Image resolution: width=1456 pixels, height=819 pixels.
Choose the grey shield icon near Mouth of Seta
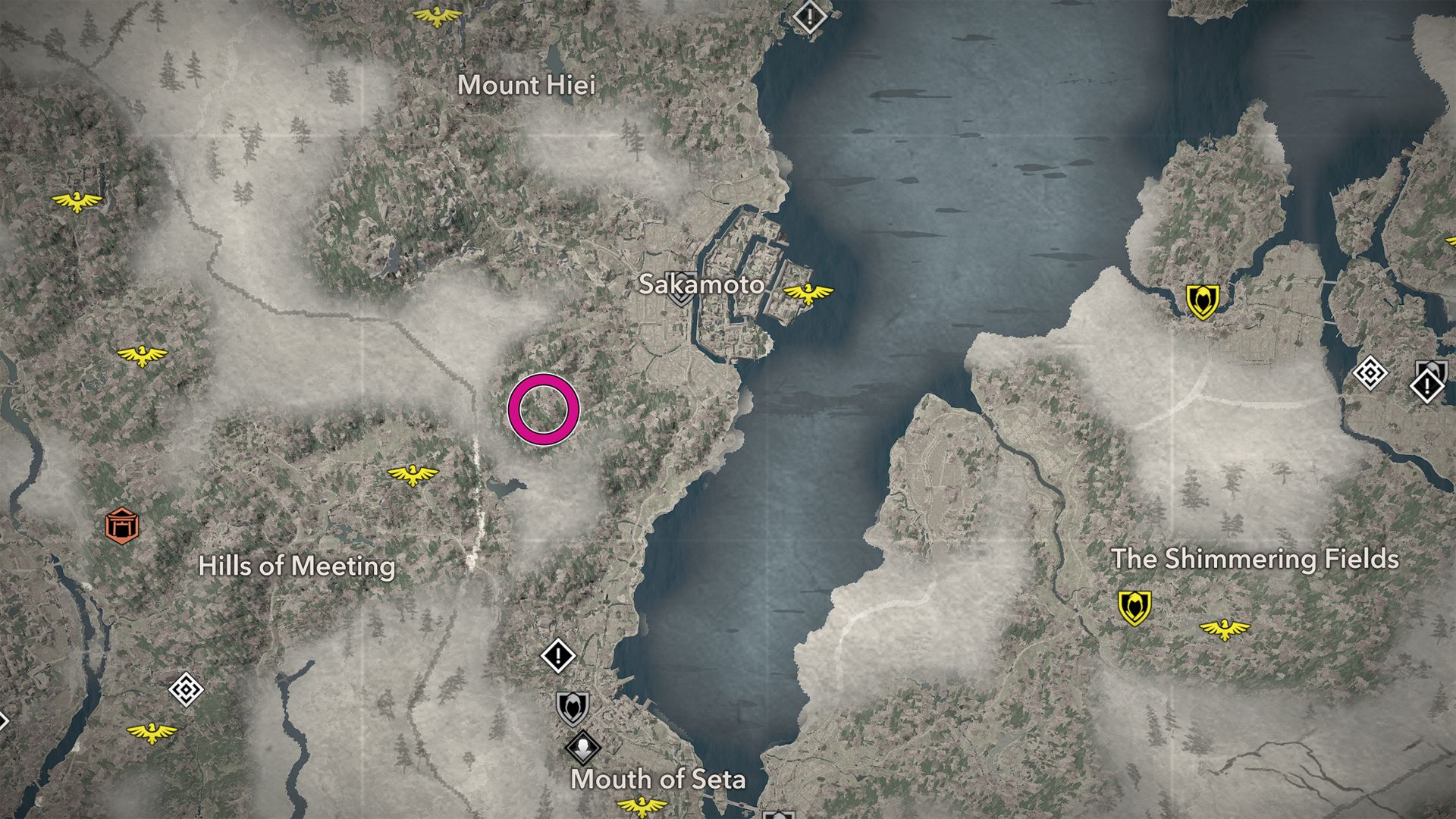coord(572,708)
